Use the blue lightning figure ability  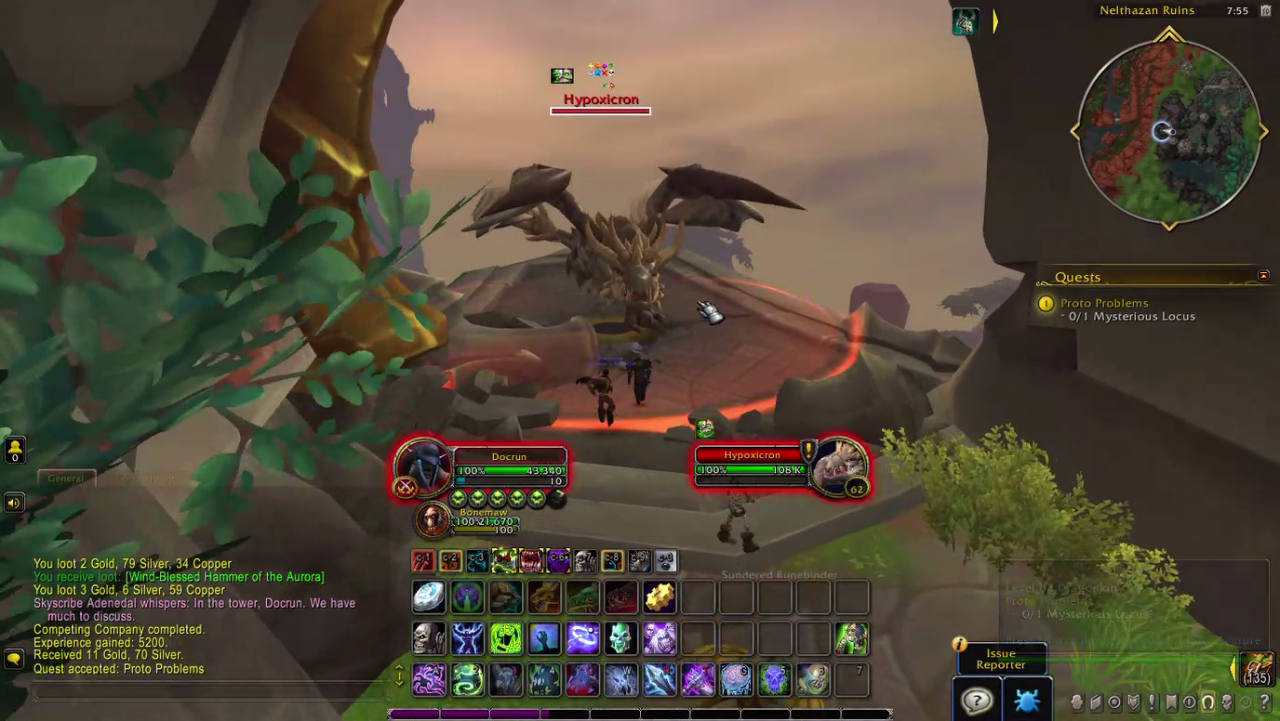pos(467,637)
